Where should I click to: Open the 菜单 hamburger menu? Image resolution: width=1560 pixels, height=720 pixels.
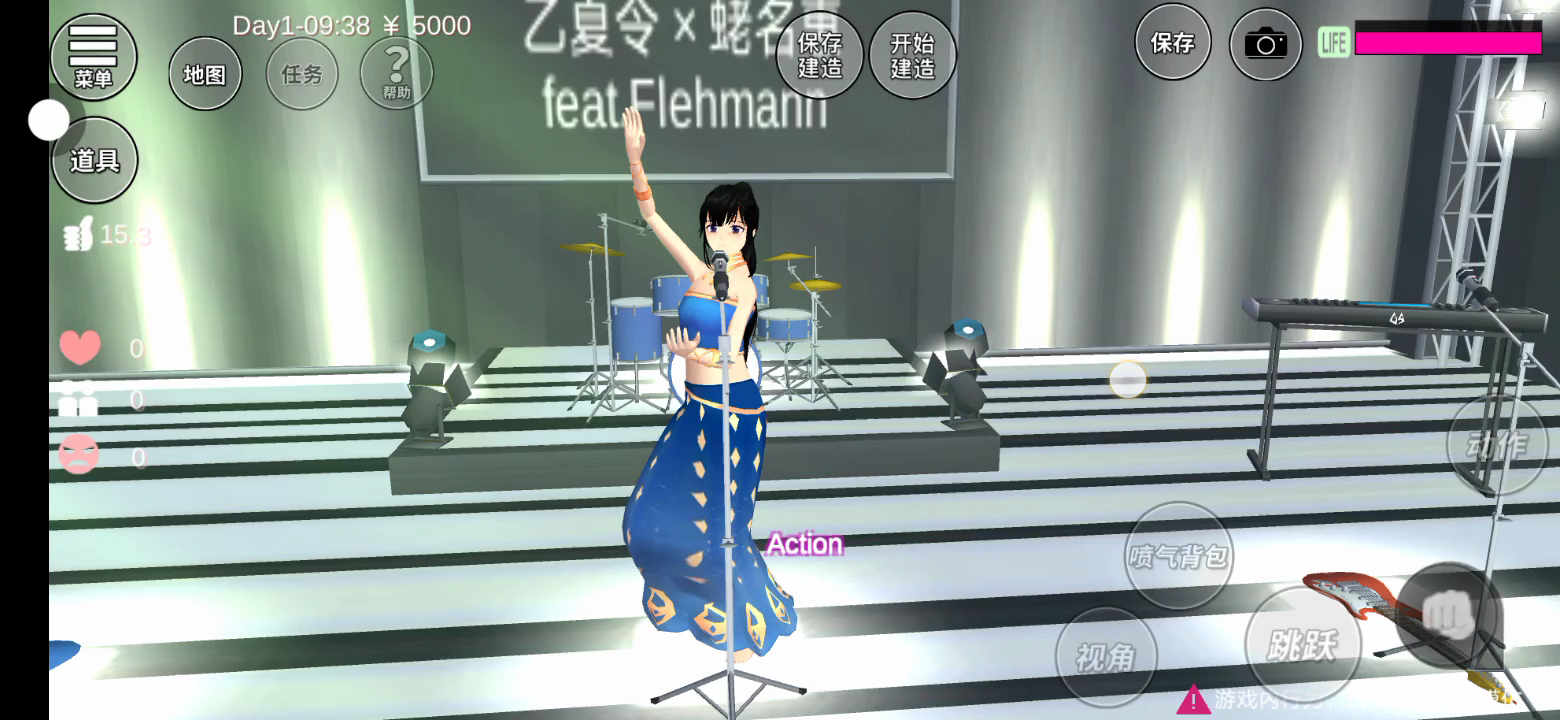pyautogui.click(x=94, y=57)
